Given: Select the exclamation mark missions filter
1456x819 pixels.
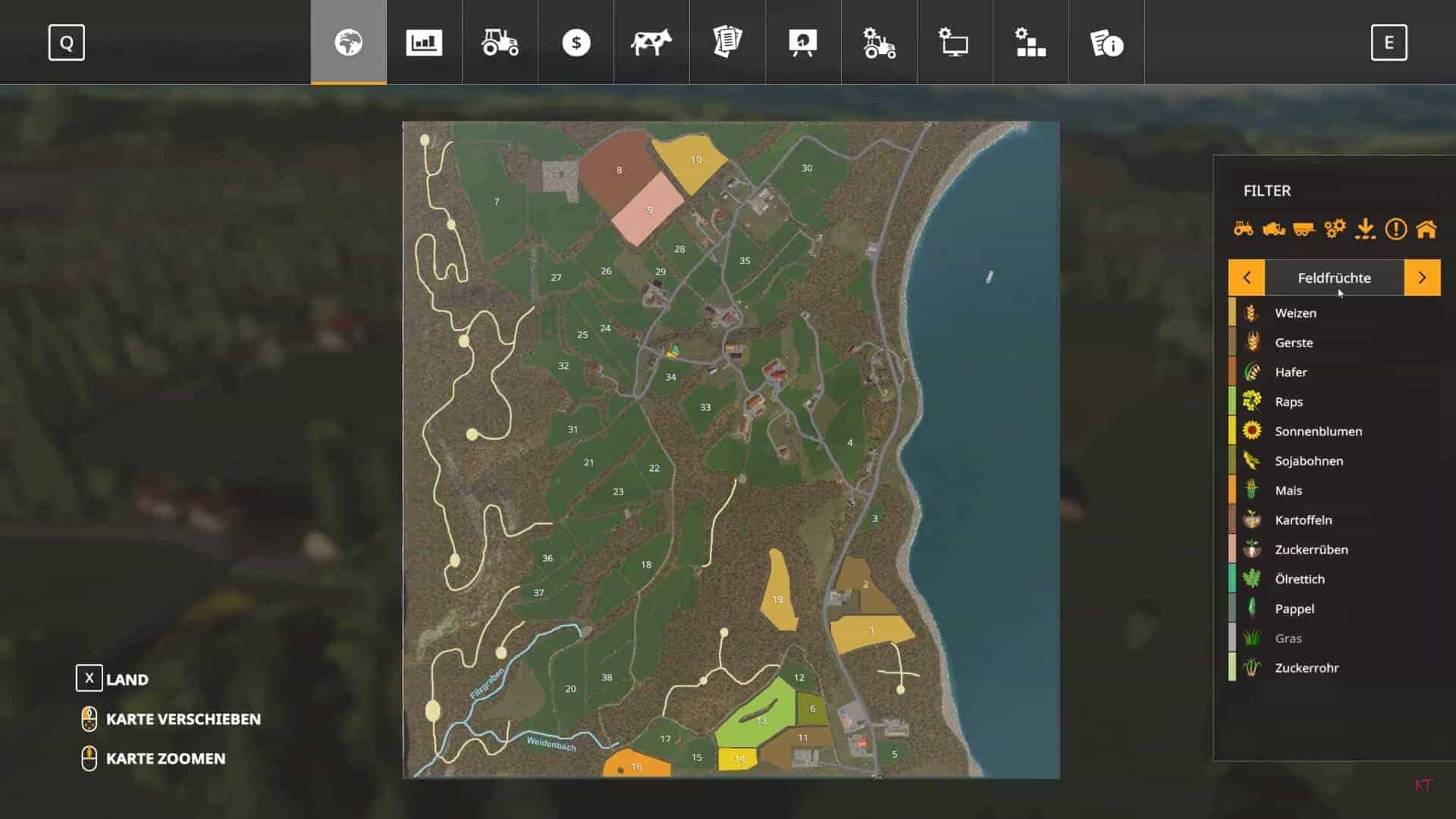Looking at the screenshot, I should point(1395,227).
